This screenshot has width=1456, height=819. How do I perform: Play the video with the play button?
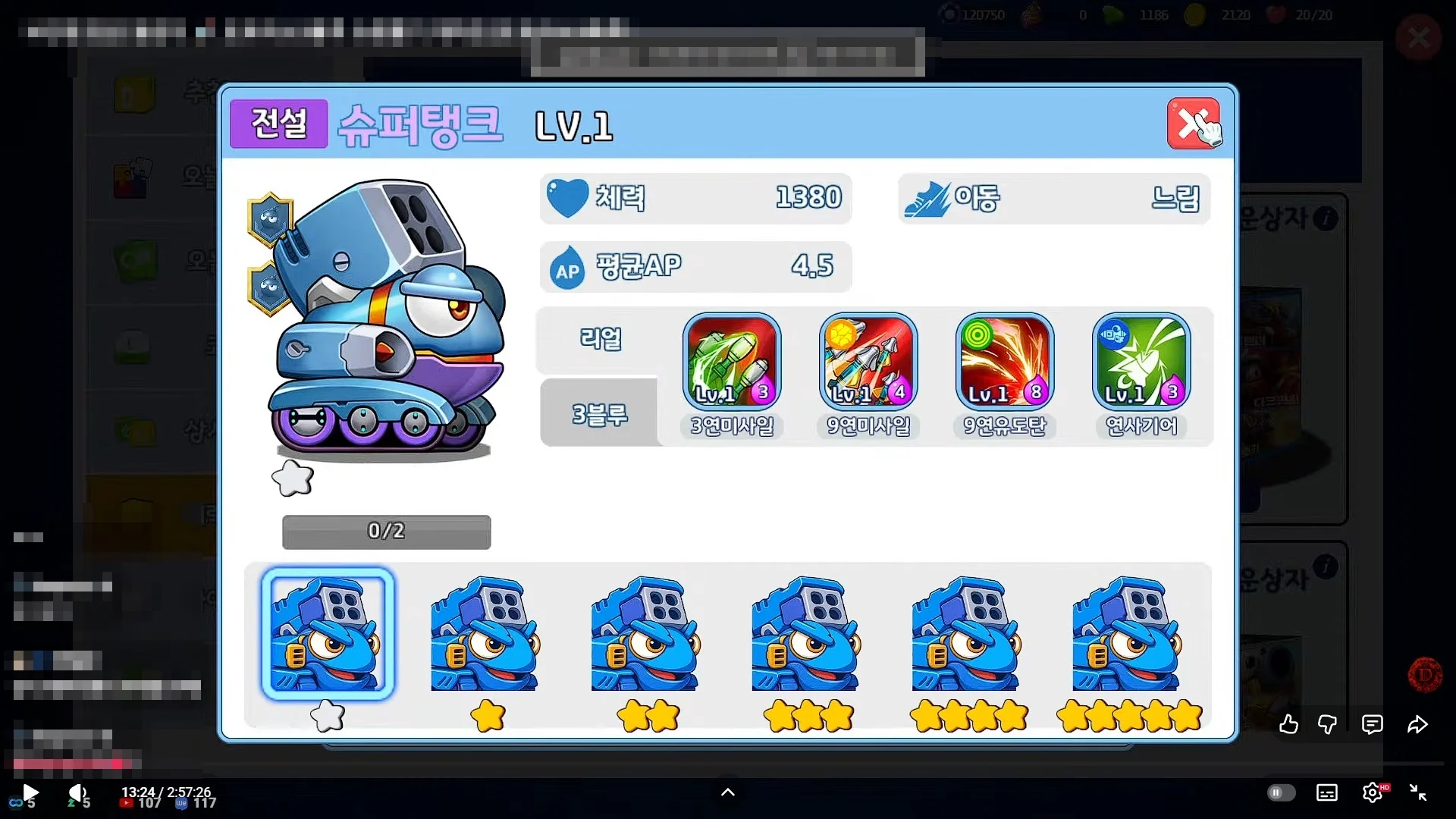[30, 793]
